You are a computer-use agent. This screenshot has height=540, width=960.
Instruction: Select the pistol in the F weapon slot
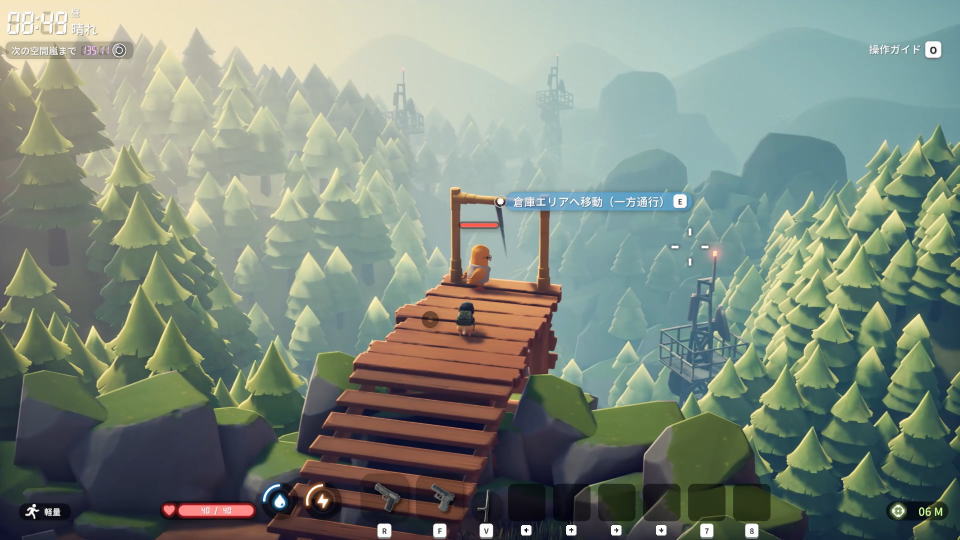point(441,497)
